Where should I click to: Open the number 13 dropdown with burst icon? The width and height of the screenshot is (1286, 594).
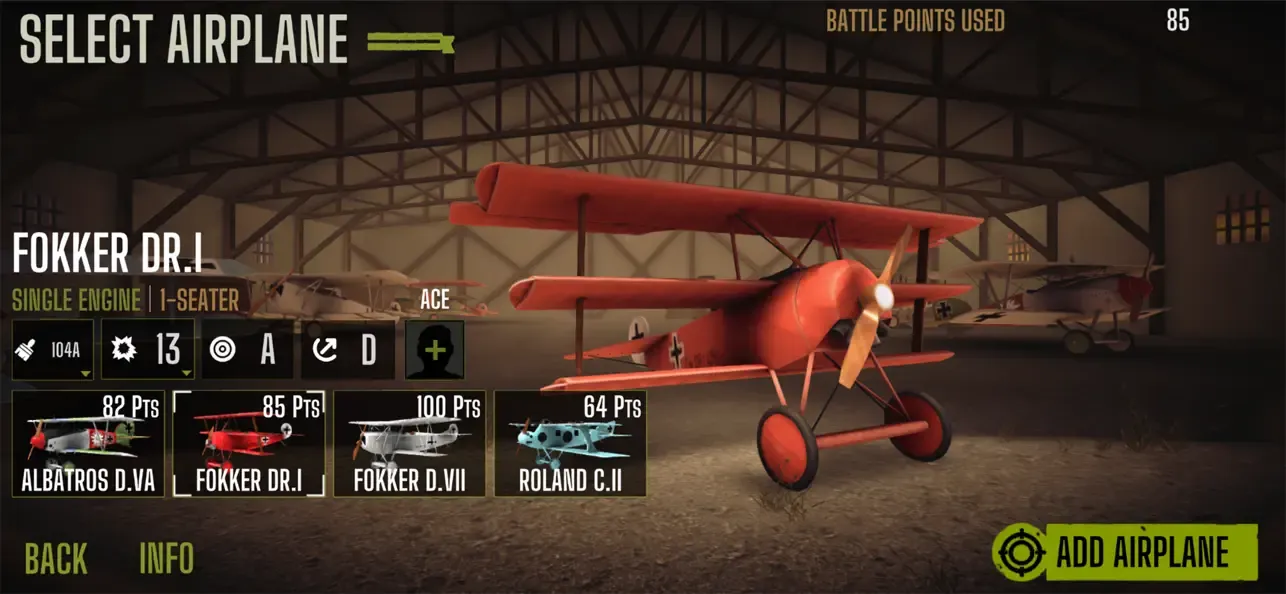[148, 350]
